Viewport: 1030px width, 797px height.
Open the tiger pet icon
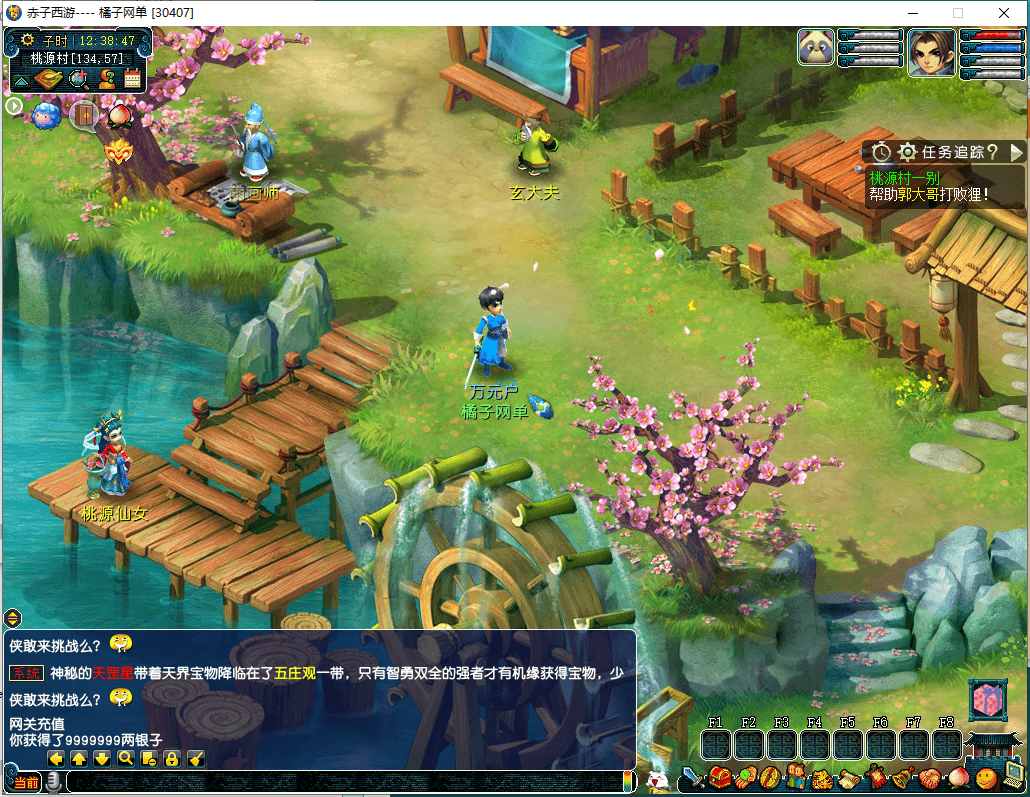822,777
